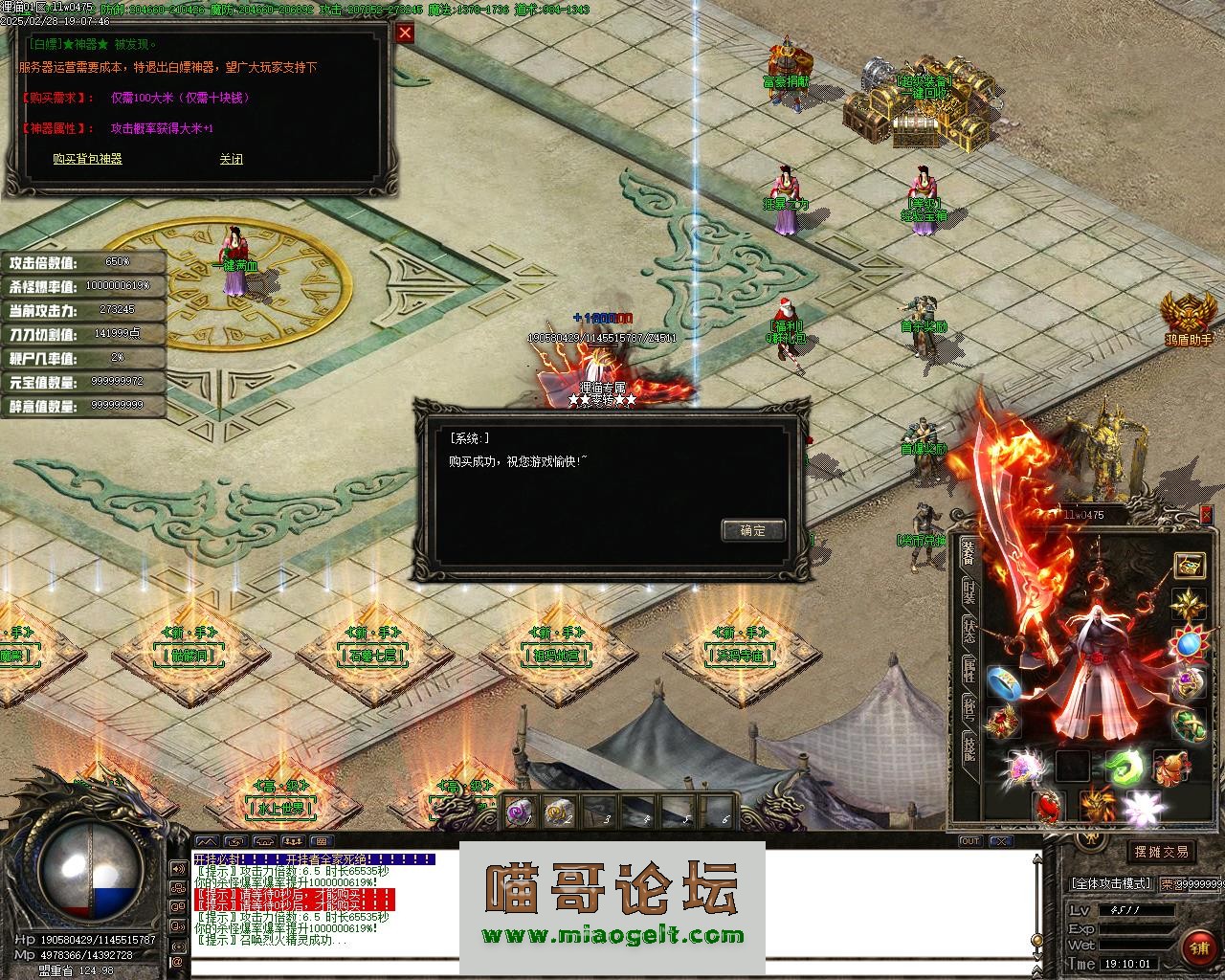Switch to the 技能 skills tab
This screenshot has height=980, width=1225.
point(969,750)
